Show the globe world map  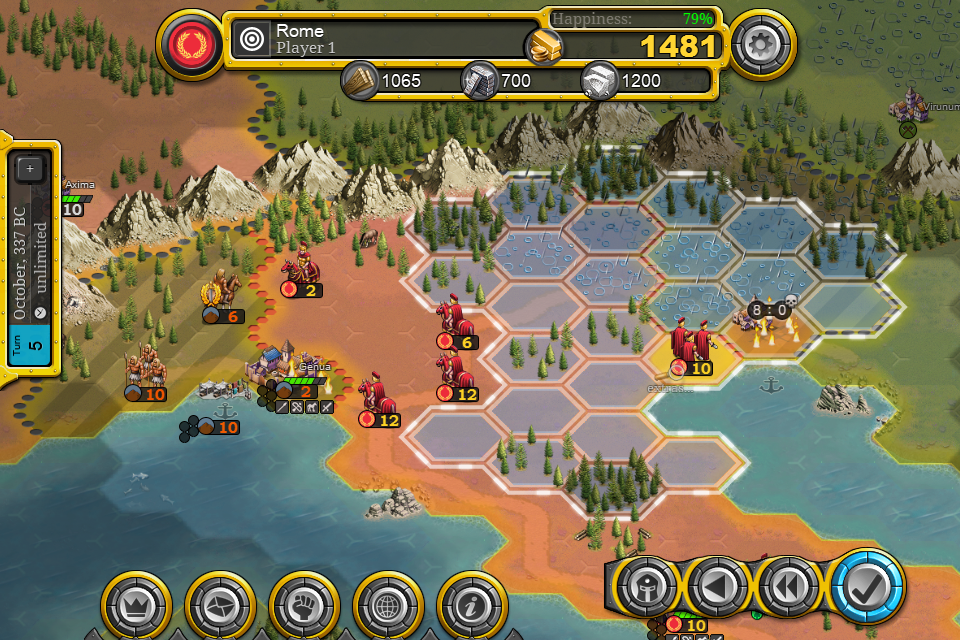point(384,604)
